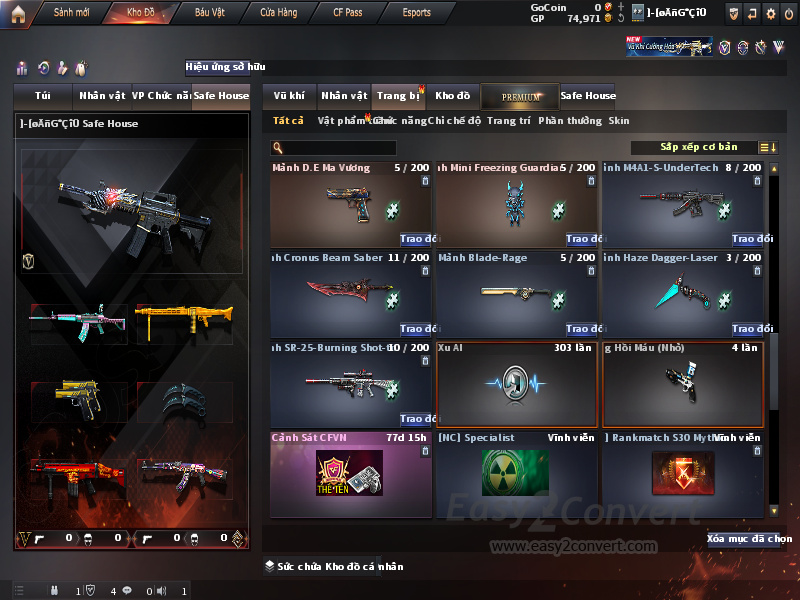Image resolution: width=800 pixels, height=600 pixels.
Task: Open the Esports tab
Action: tap(416, 13)
